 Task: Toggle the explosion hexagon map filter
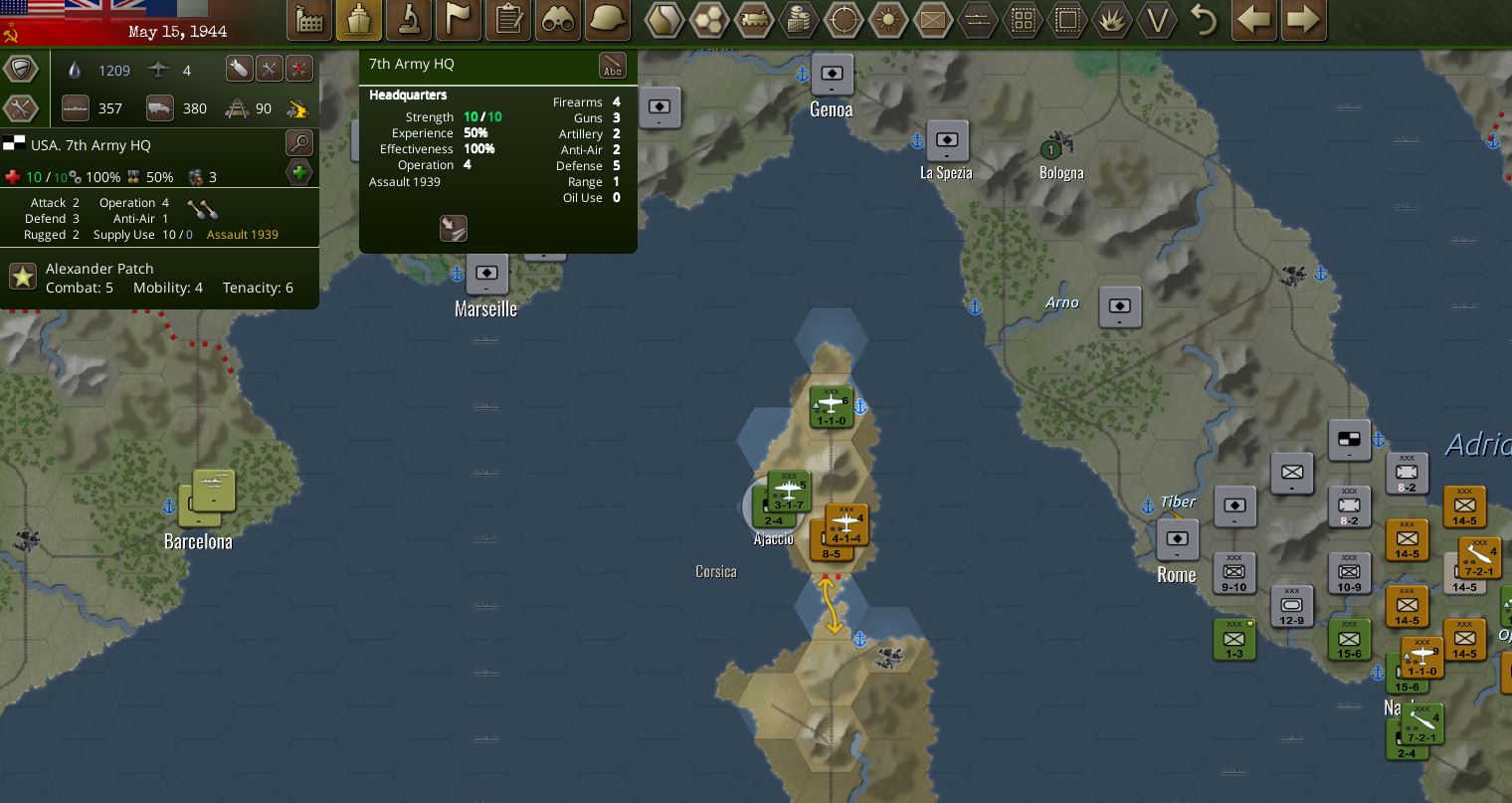tap(1111, 20)
